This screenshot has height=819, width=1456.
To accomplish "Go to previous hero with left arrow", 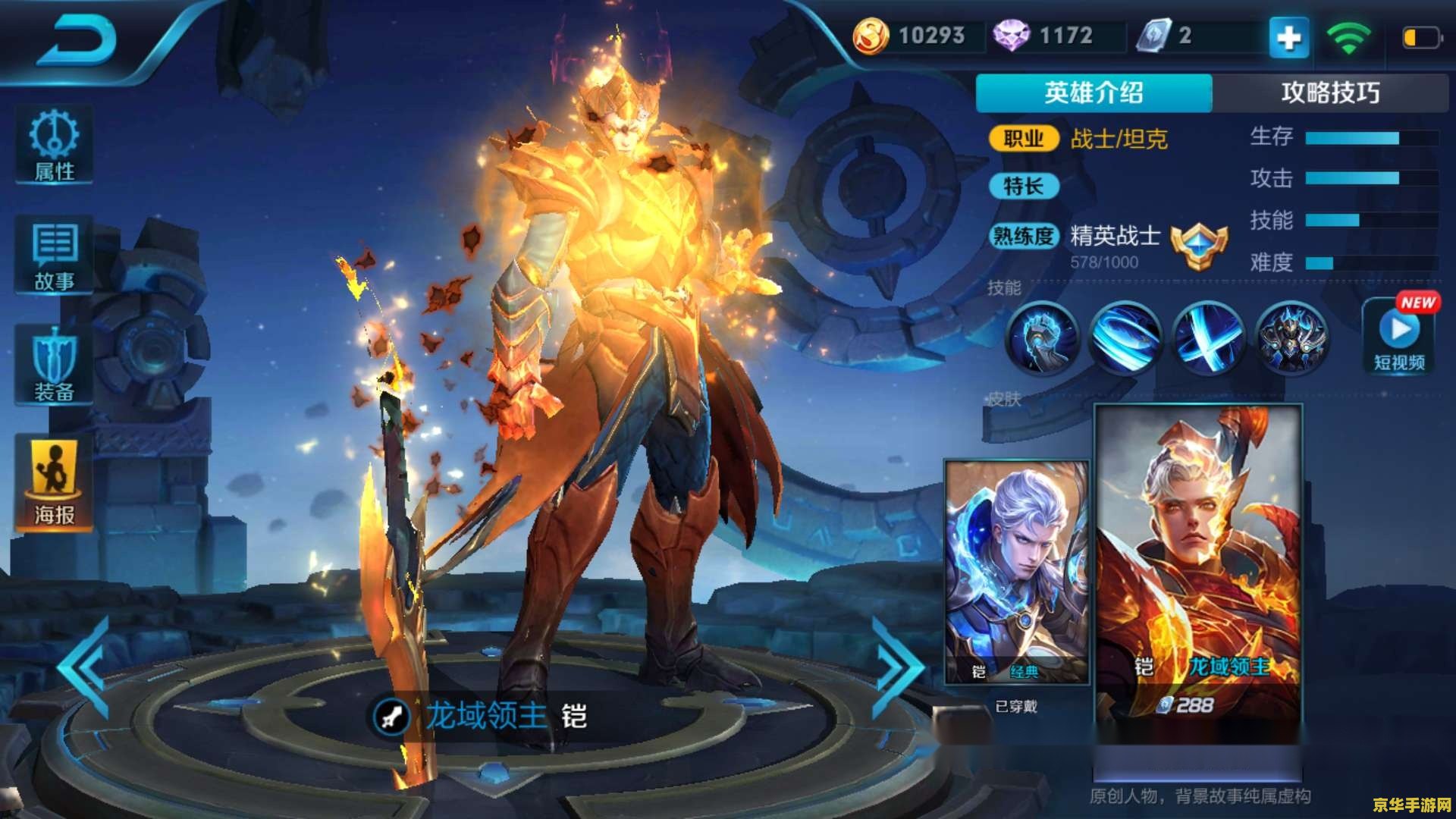I will pyautogui.click(x=81, y=664).
